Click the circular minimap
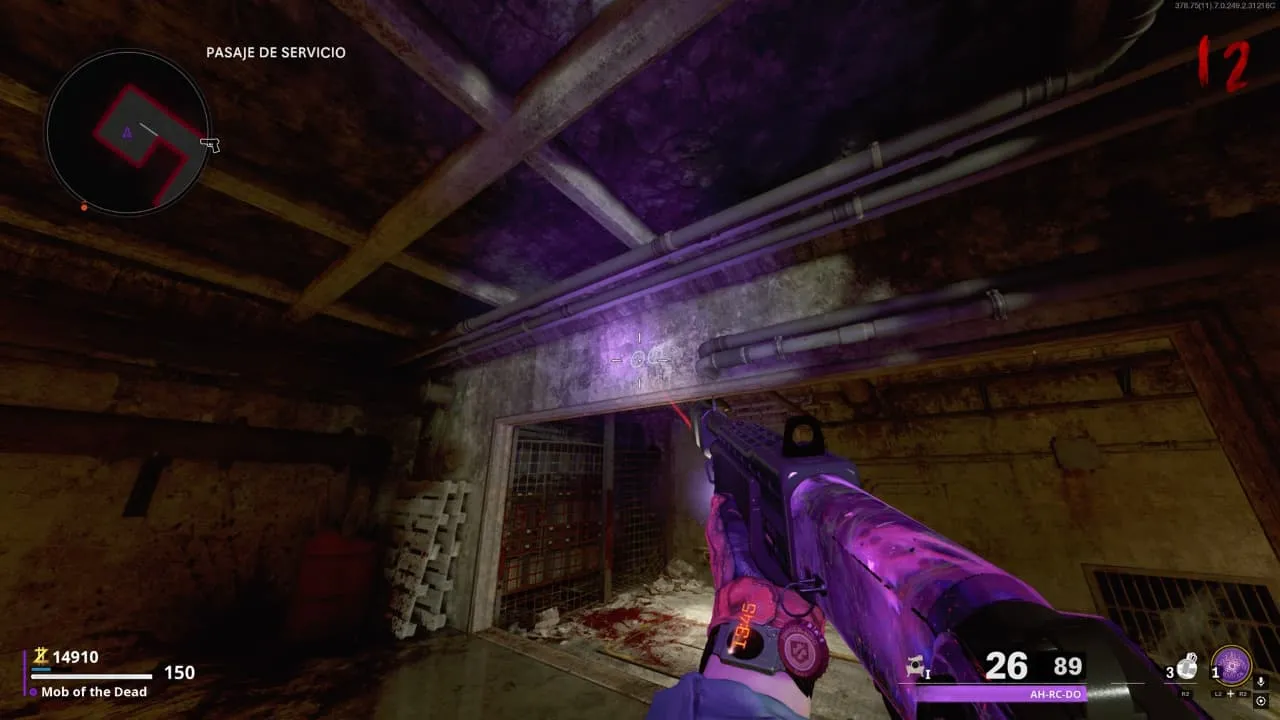The height and width of the screenshot is (720, 1280). point(127,132)
